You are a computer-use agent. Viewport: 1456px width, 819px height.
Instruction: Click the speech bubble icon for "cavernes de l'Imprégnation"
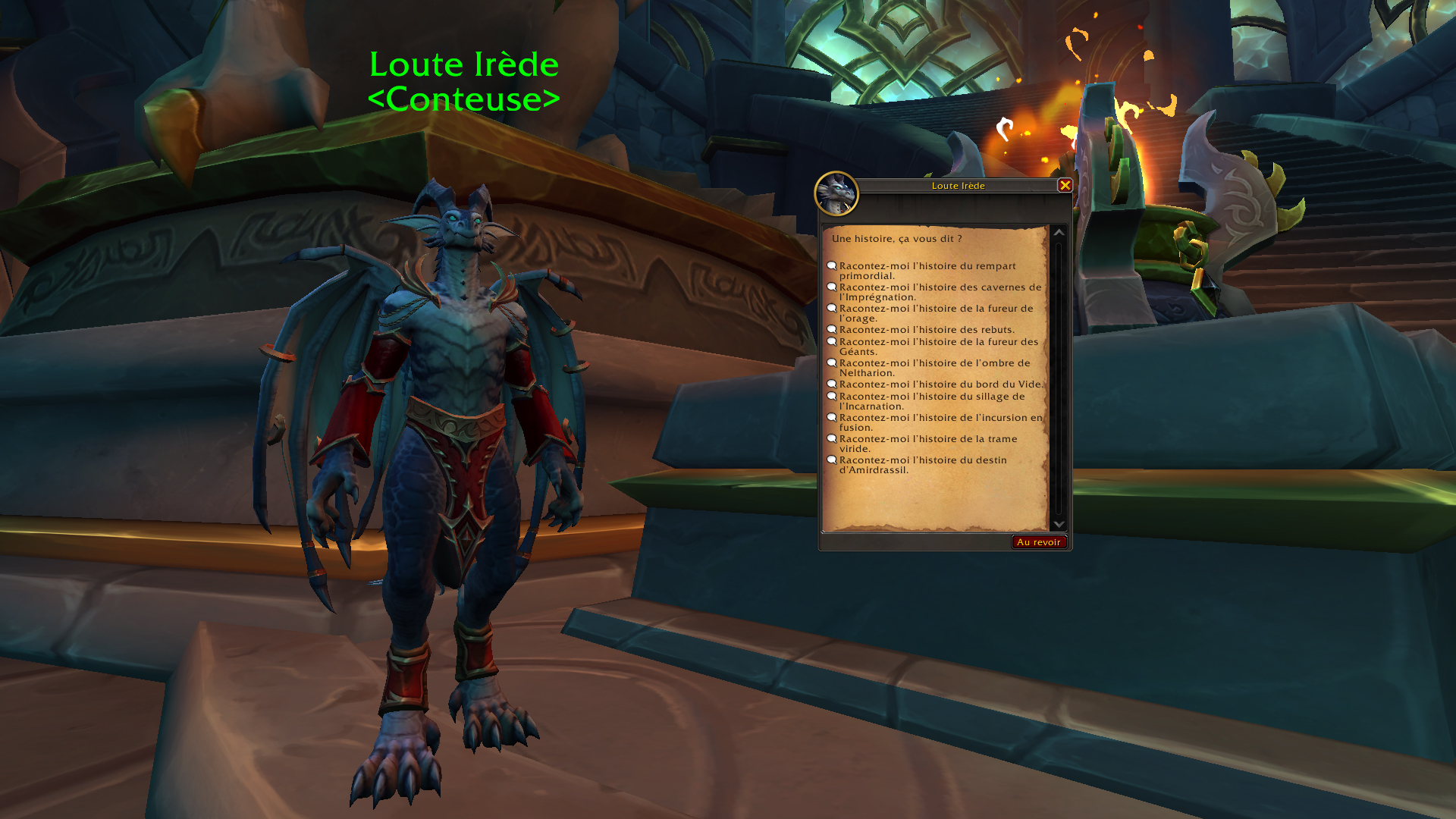(x=833, y=287)
